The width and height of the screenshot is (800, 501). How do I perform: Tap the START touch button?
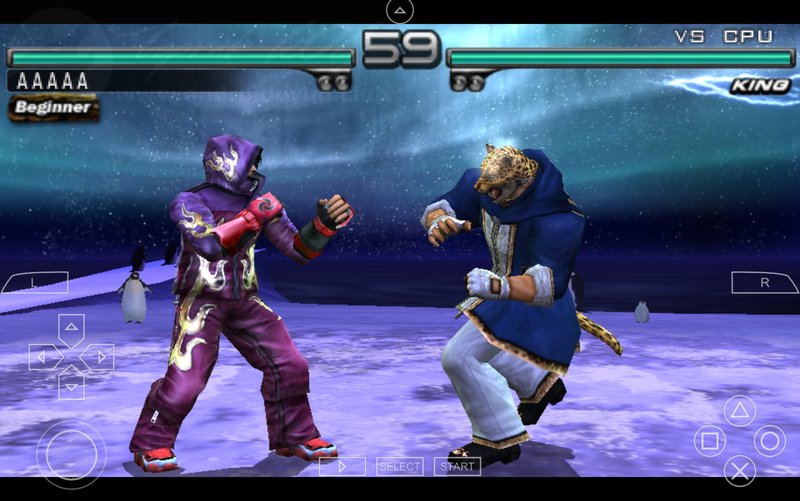458,466
